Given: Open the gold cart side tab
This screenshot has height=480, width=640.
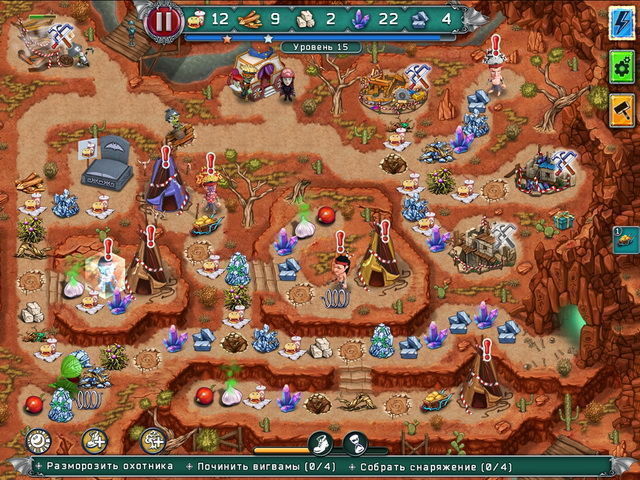Looking at the screenshot, I should click(x=624, y=238).
